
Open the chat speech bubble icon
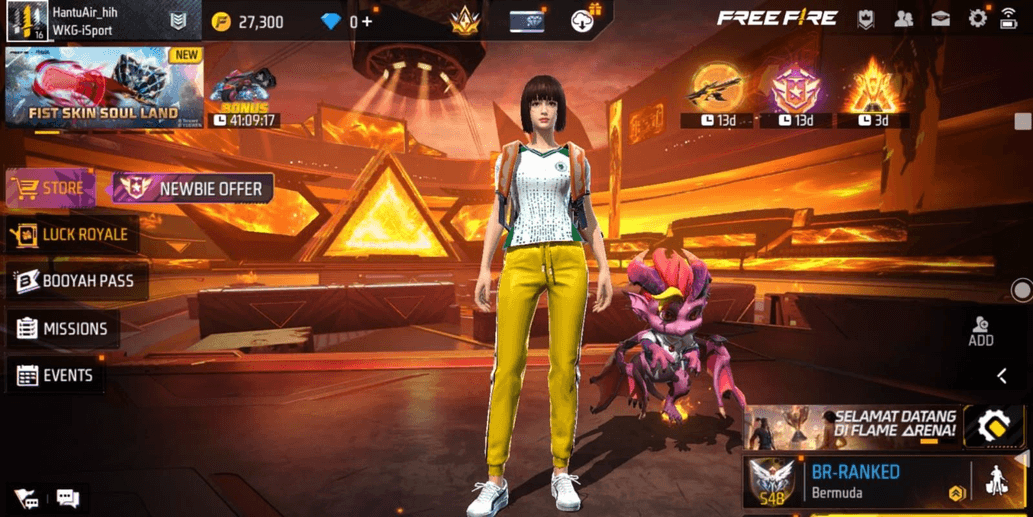(x=68, y=498)
